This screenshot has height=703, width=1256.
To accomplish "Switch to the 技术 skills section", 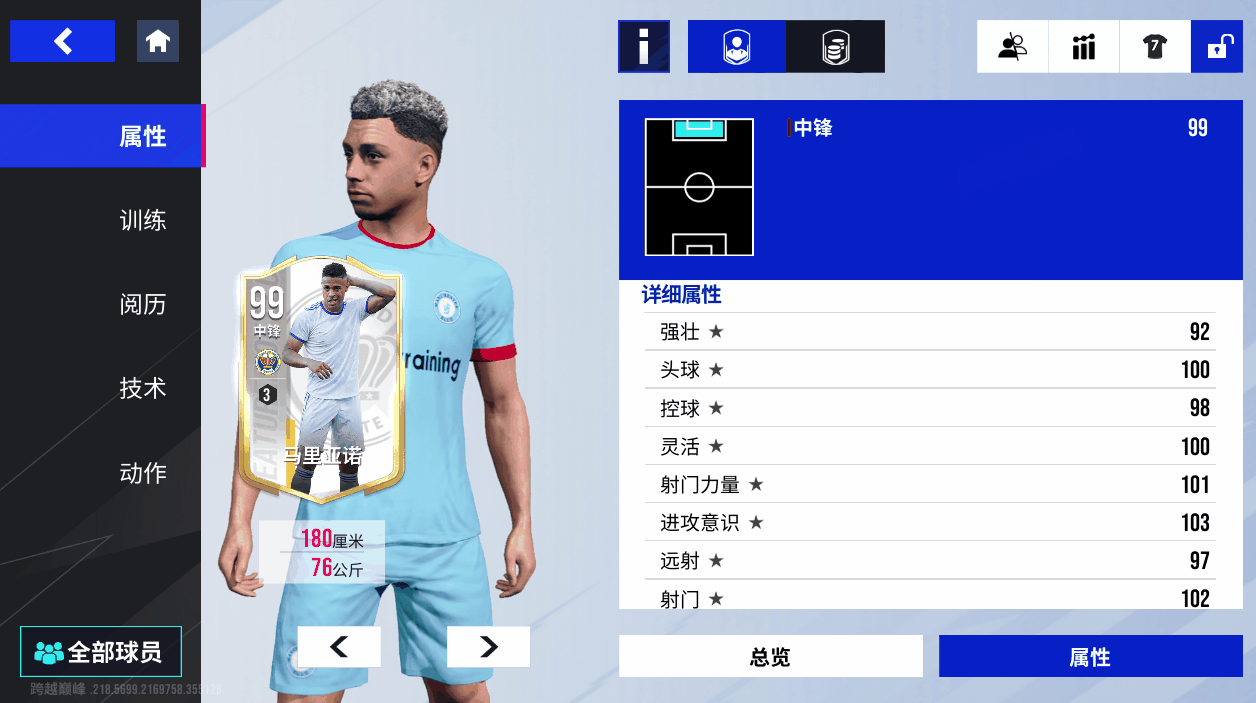I will point(142,388).
